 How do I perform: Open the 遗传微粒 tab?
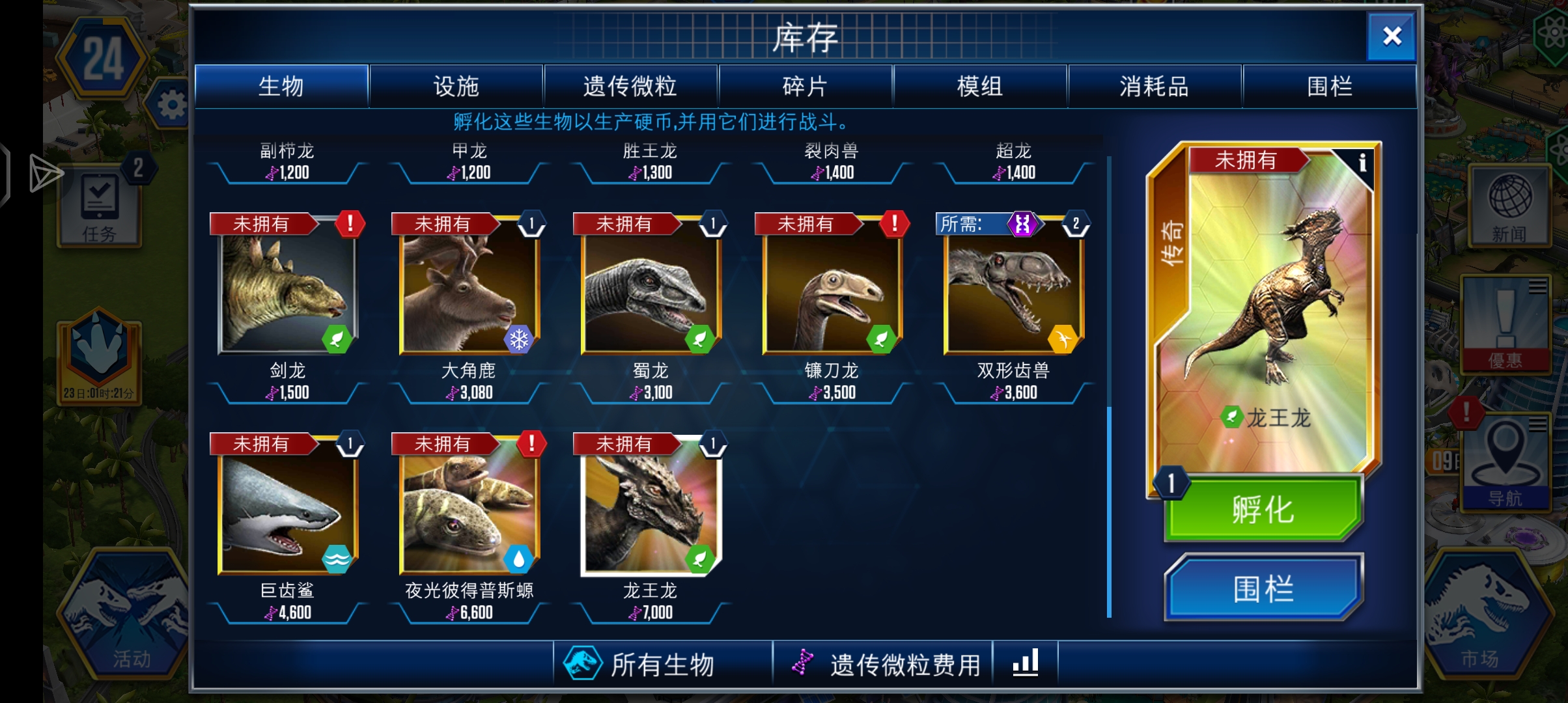coord(629,85)
